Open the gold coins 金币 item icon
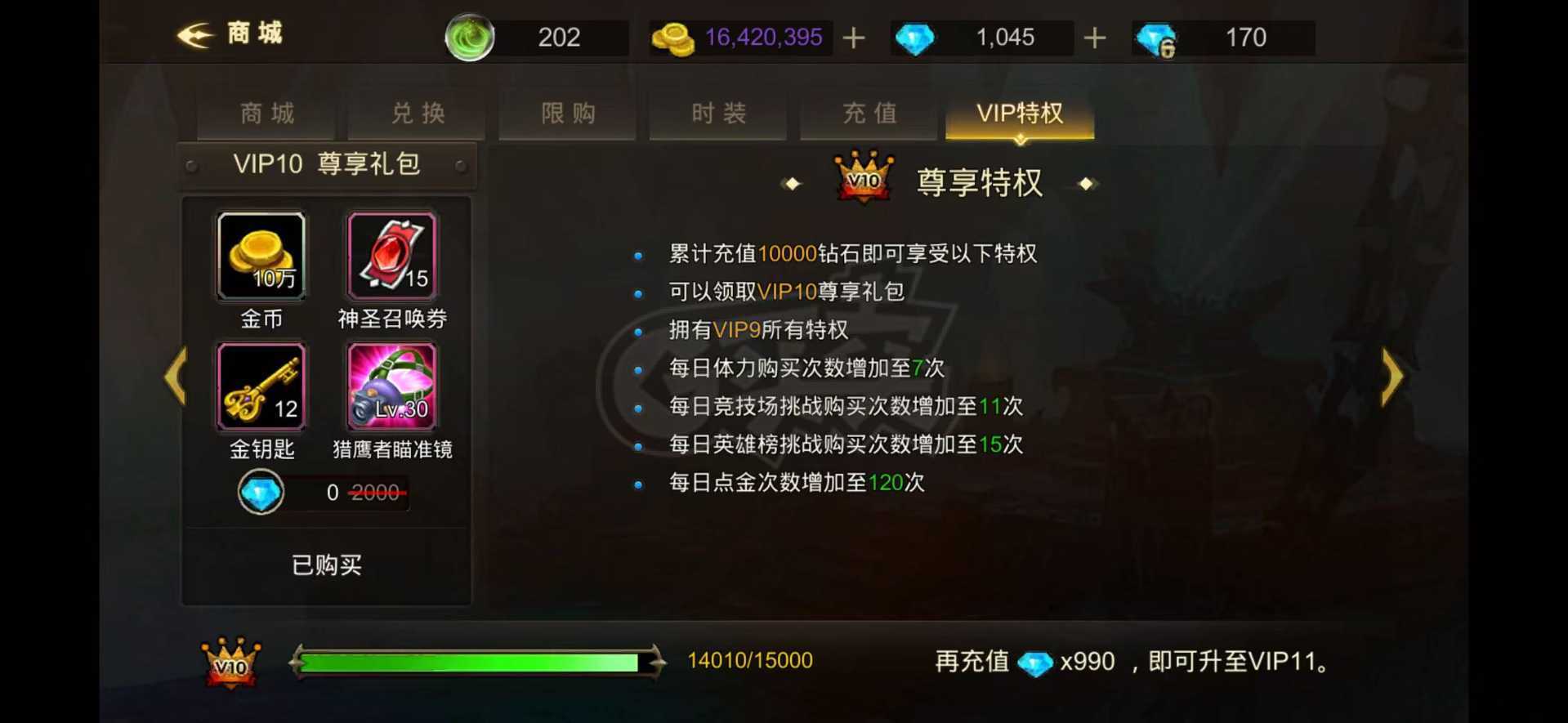Viewport: 1568px width, 723px height. pyautogui.click(x=260, y=255)
